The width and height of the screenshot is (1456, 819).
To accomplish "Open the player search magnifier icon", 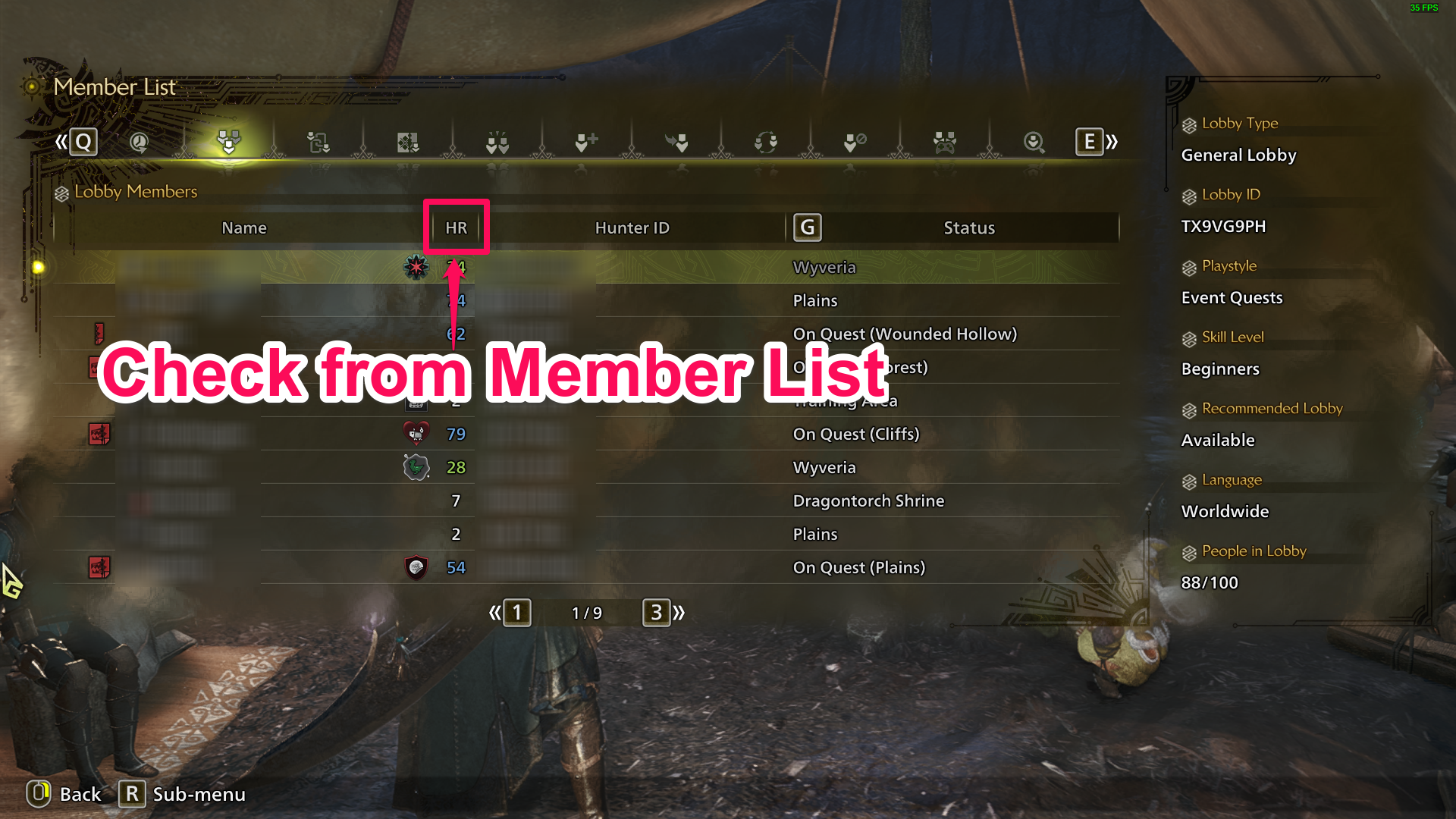I will click(x=1034, y=142).
